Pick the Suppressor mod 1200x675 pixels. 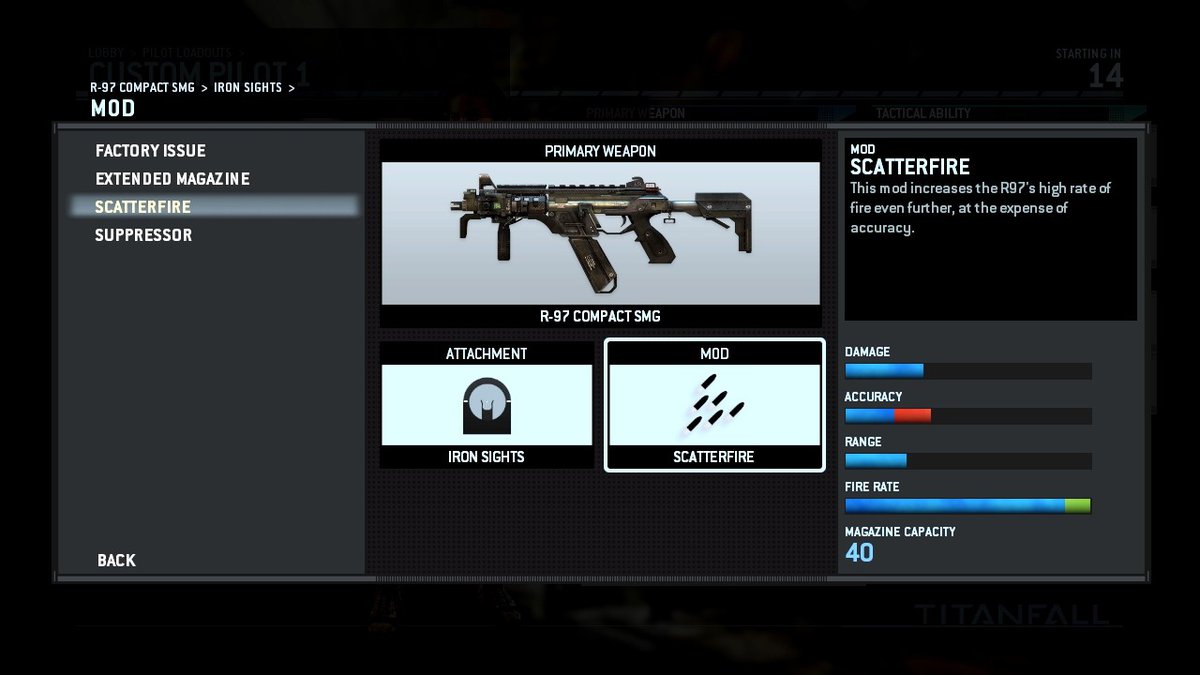click(144, 235)
